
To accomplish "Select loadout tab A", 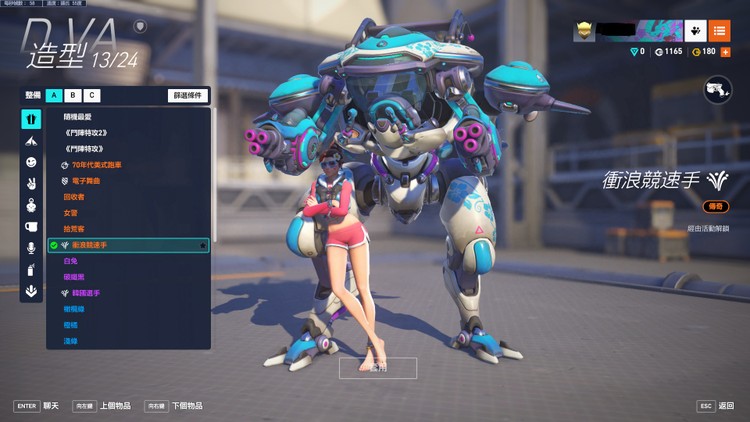I will tap(54, 96).
